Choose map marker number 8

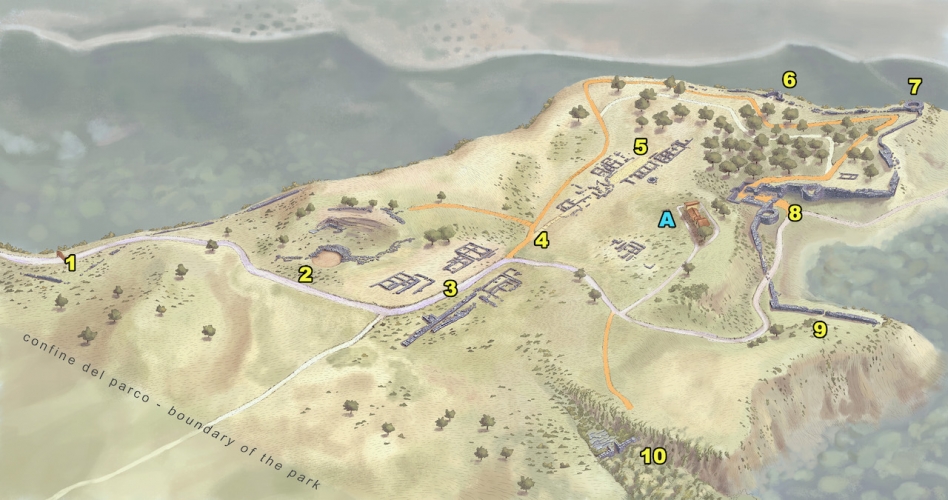click(794, 212)
